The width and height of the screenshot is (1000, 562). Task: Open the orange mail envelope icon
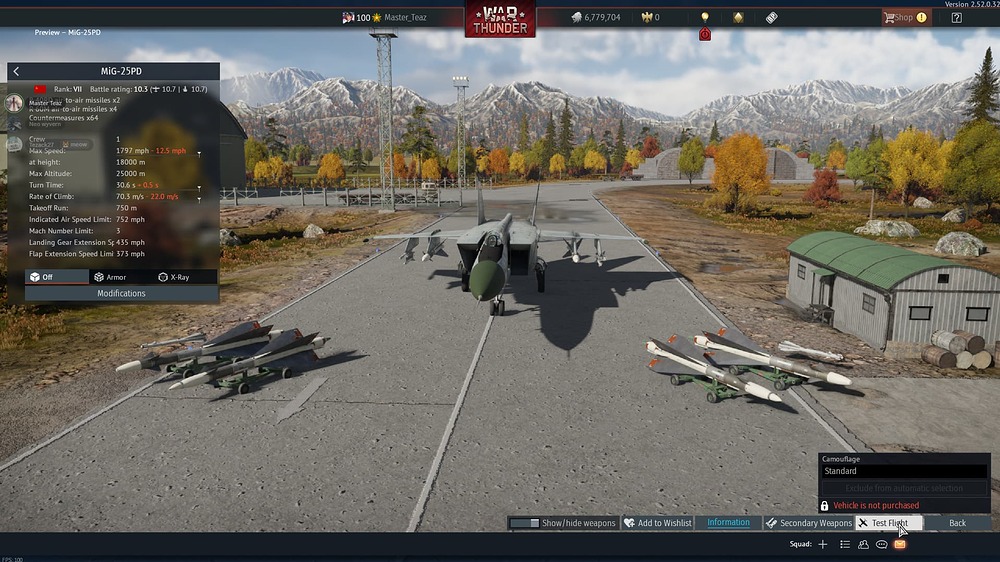click(x=900, y=544)
